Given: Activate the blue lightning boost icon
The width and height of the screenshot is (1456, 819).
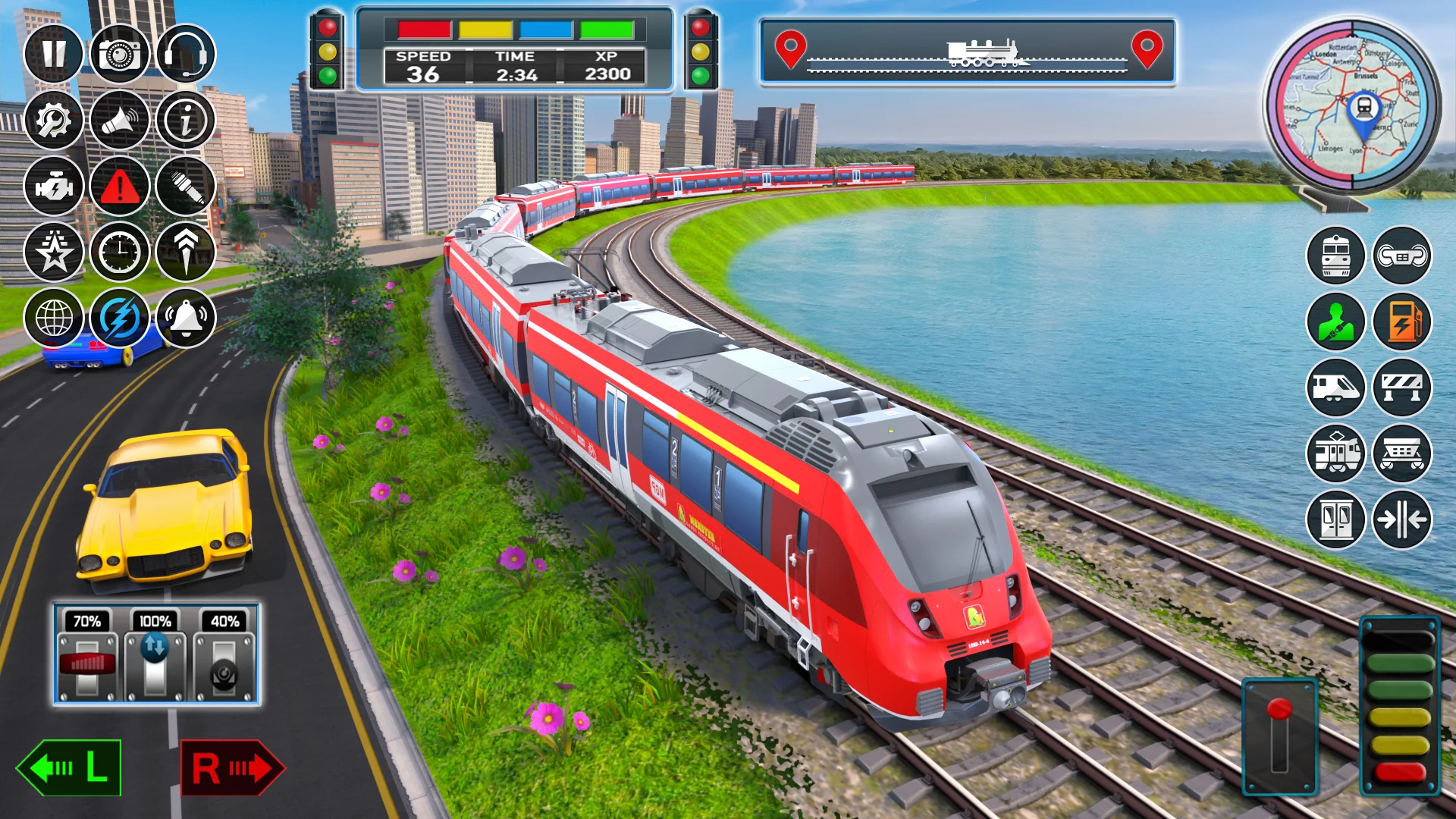Looking at the screenshot, I should (120, 318).
